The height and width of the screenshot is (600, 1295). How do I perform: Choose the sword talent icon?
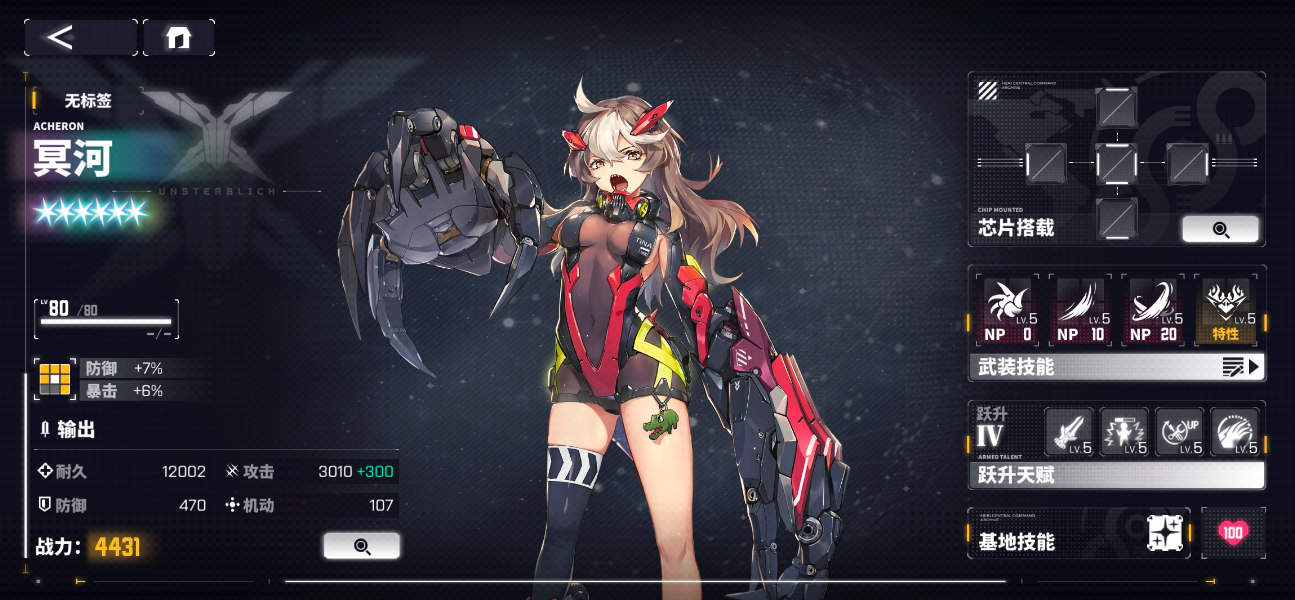[1068, 432]
